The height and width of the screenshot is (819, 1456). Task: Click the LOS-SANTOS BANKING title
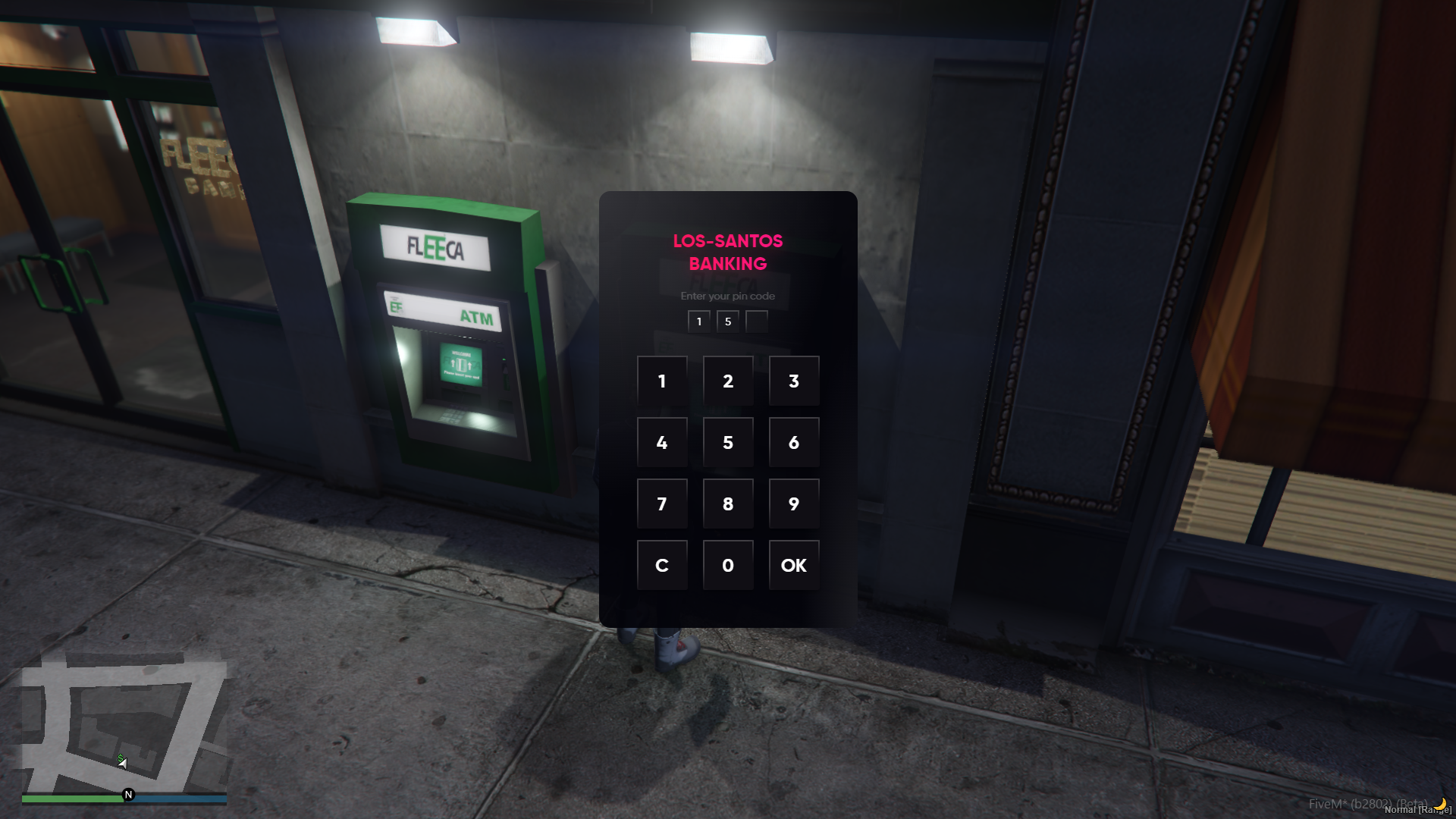728,252
